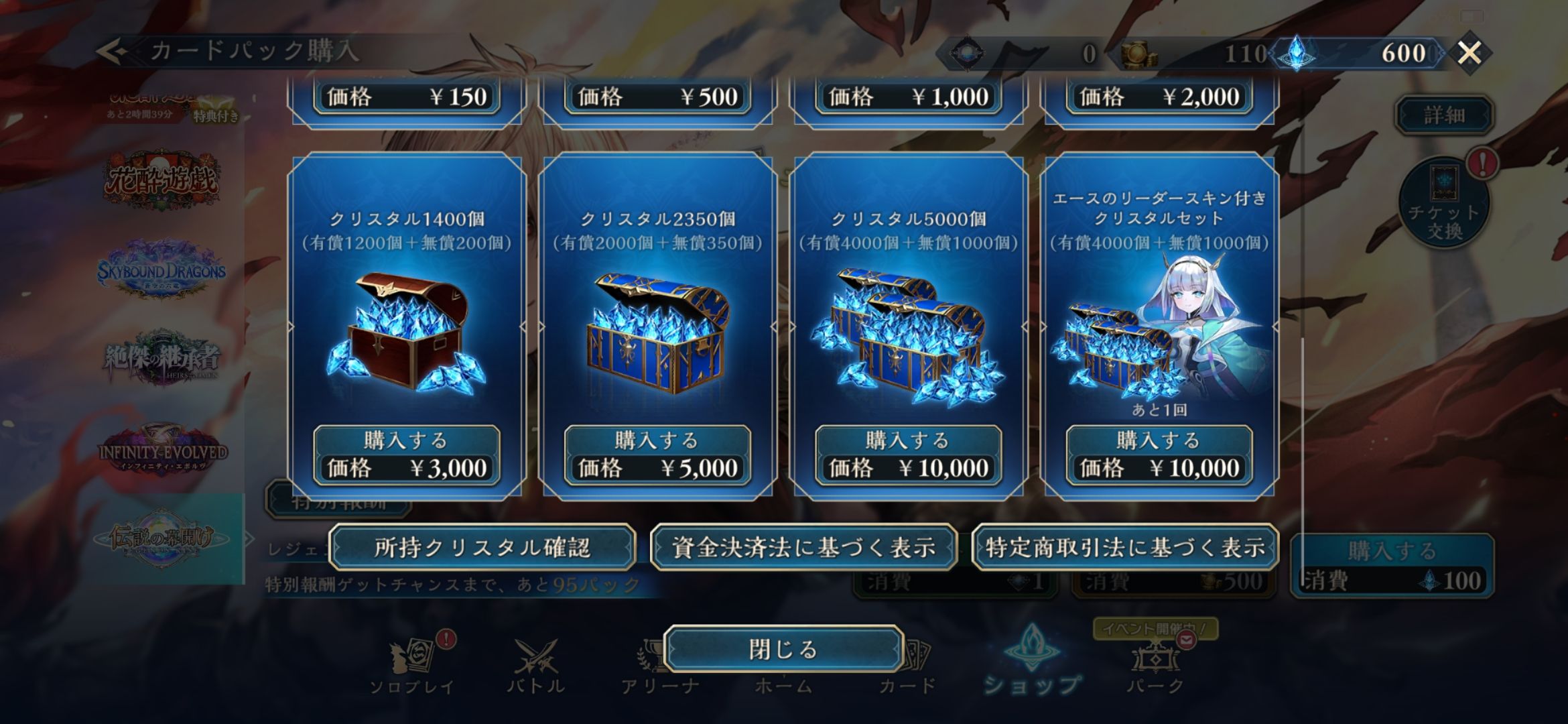Viewport: 1568px width, 724px height.
Task: Buy a pack for 100 crystals
Action: click(x=1392, y=566)
